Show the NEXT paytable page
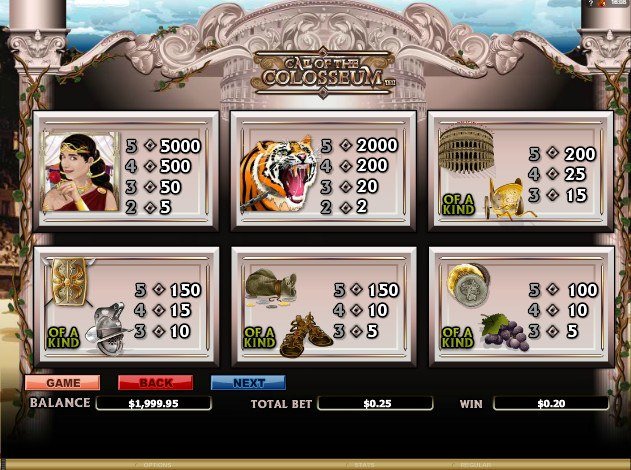The image size is (631, 470). tap(248, 383)
